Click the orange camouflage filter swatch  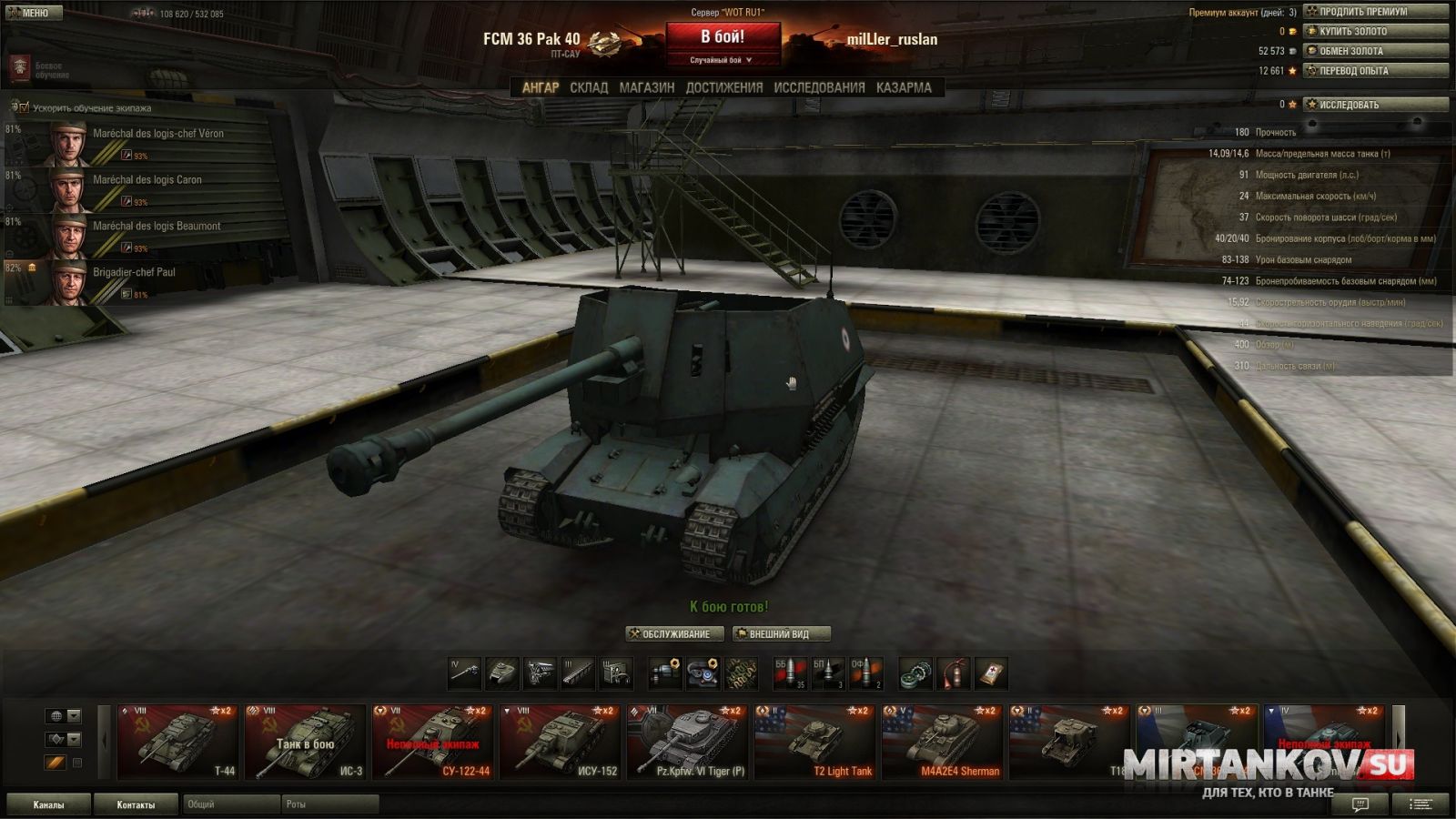click(55, 763)
